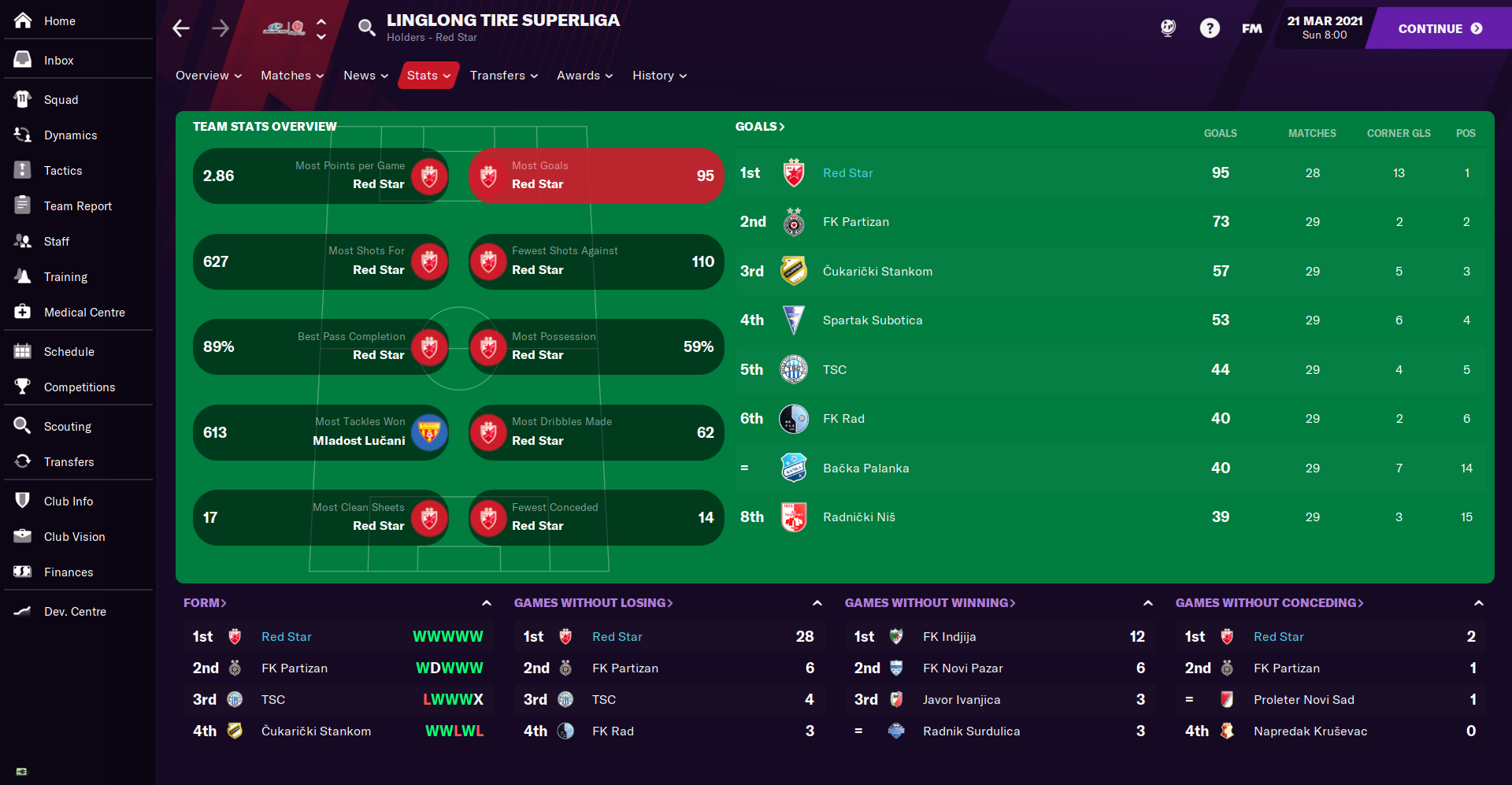Open the Awards dropdown
1512x785 pixels.
point(584,76)
